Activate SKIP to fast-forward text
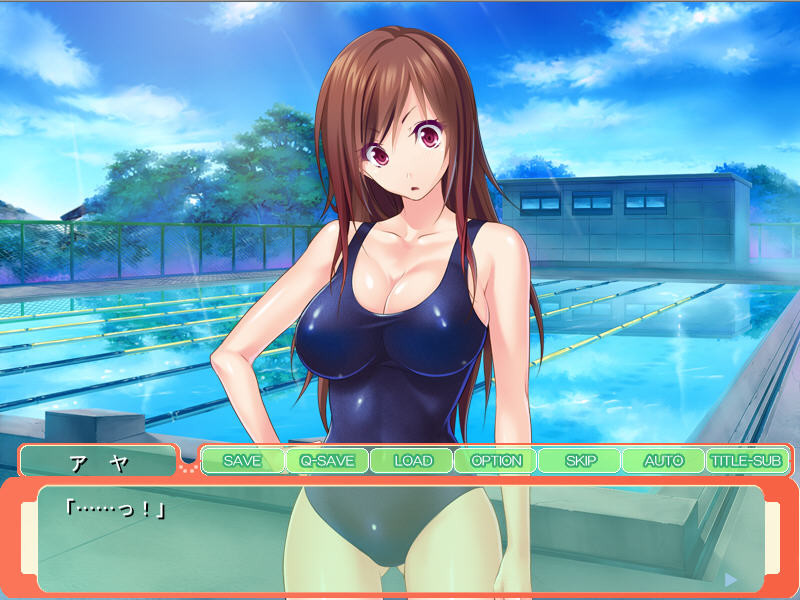 pyautogui.click(x=580, y=461)
